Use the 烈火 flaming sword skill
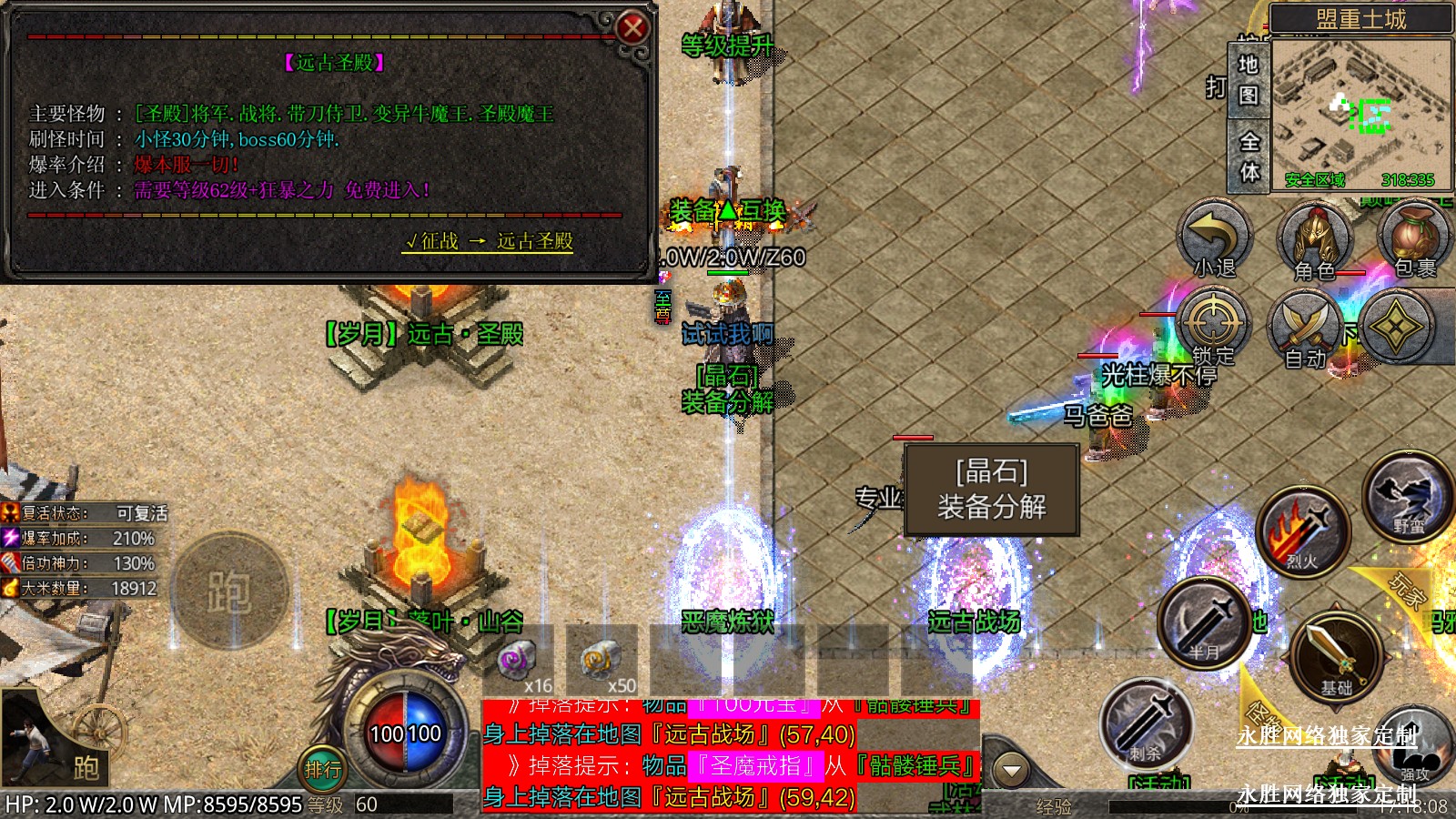This screenshot has width=1456, height=819. [1302, 531]
